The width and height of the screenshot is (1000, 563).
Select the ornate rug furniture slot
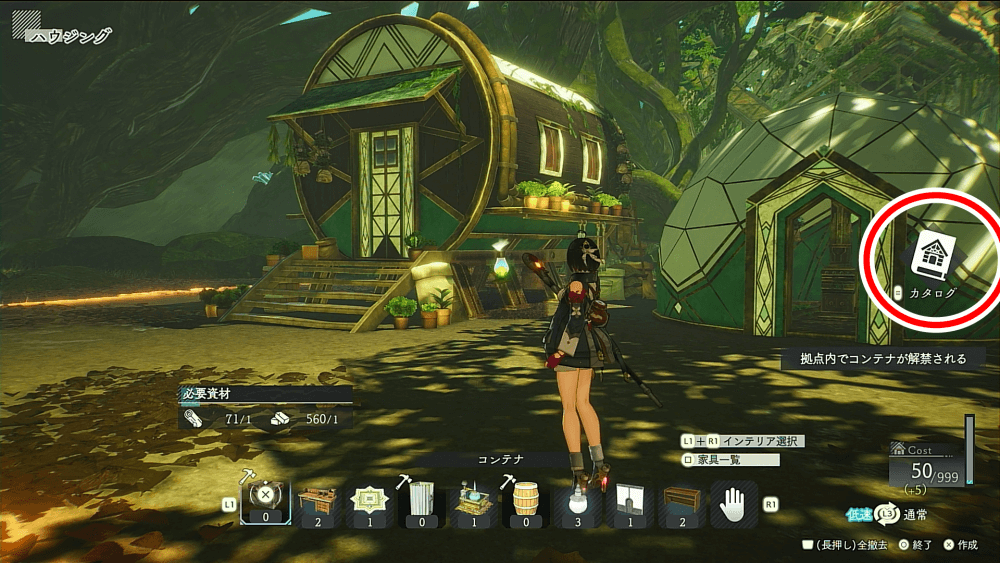[x=371, y=501]
